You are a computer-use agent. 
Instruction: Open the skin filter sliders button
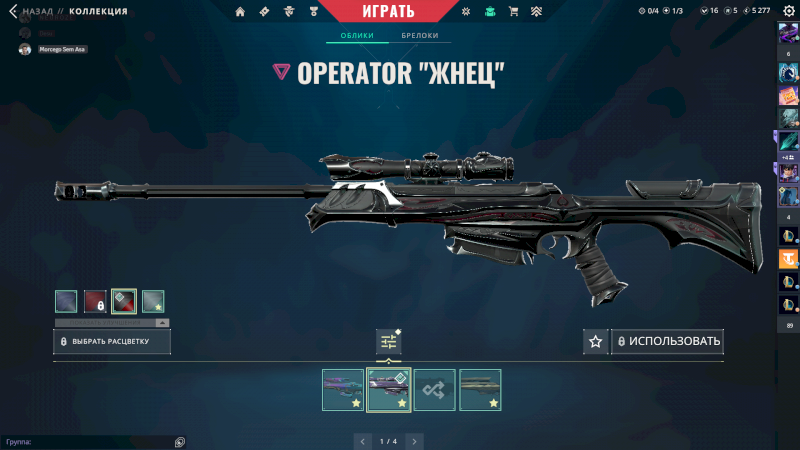point(388,342)
